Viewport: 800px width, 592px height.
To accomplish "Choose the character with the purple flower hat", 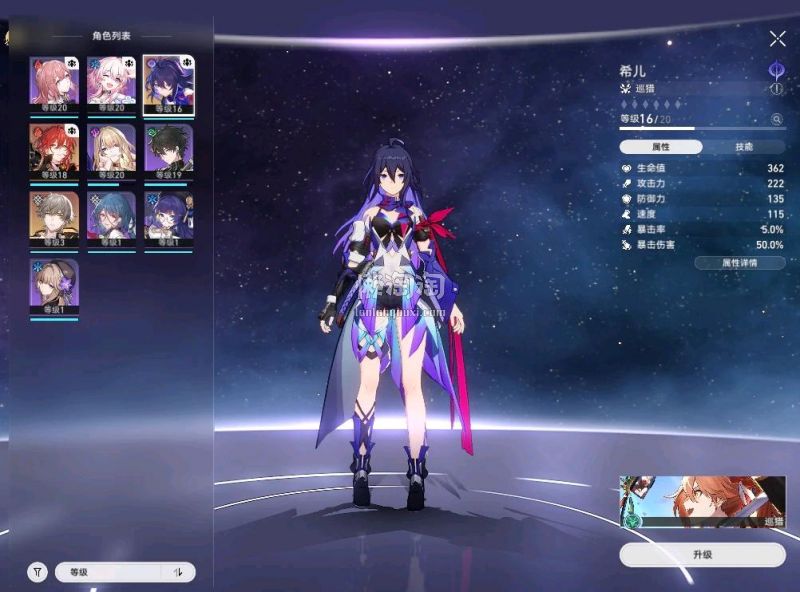I will click(54, 286).
